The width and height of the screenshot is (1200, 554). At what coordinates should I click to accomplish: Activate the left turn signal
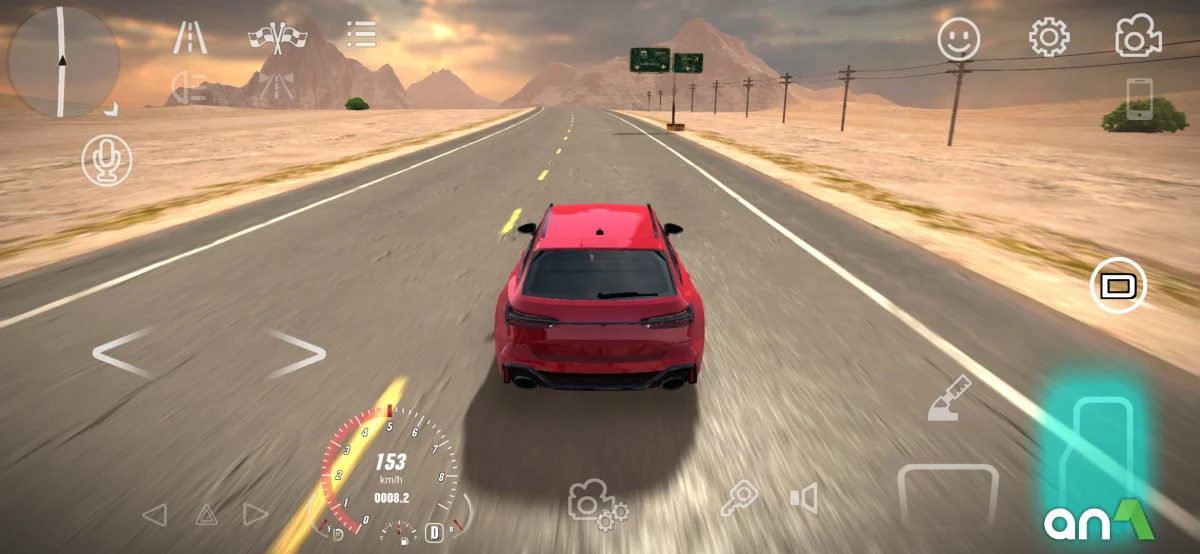point(154,515)
